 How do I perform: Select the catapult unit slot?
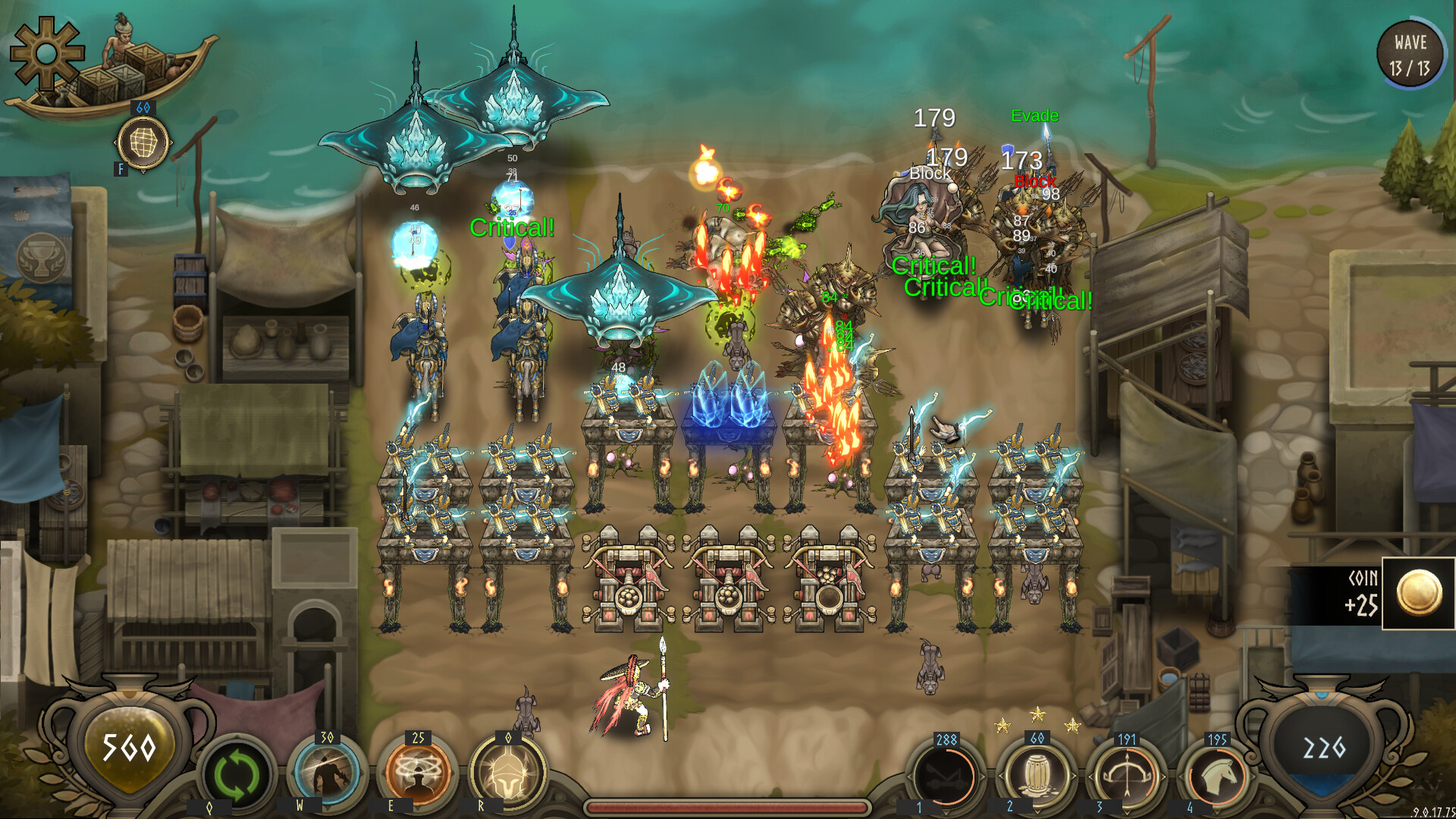tap(945, 777)
